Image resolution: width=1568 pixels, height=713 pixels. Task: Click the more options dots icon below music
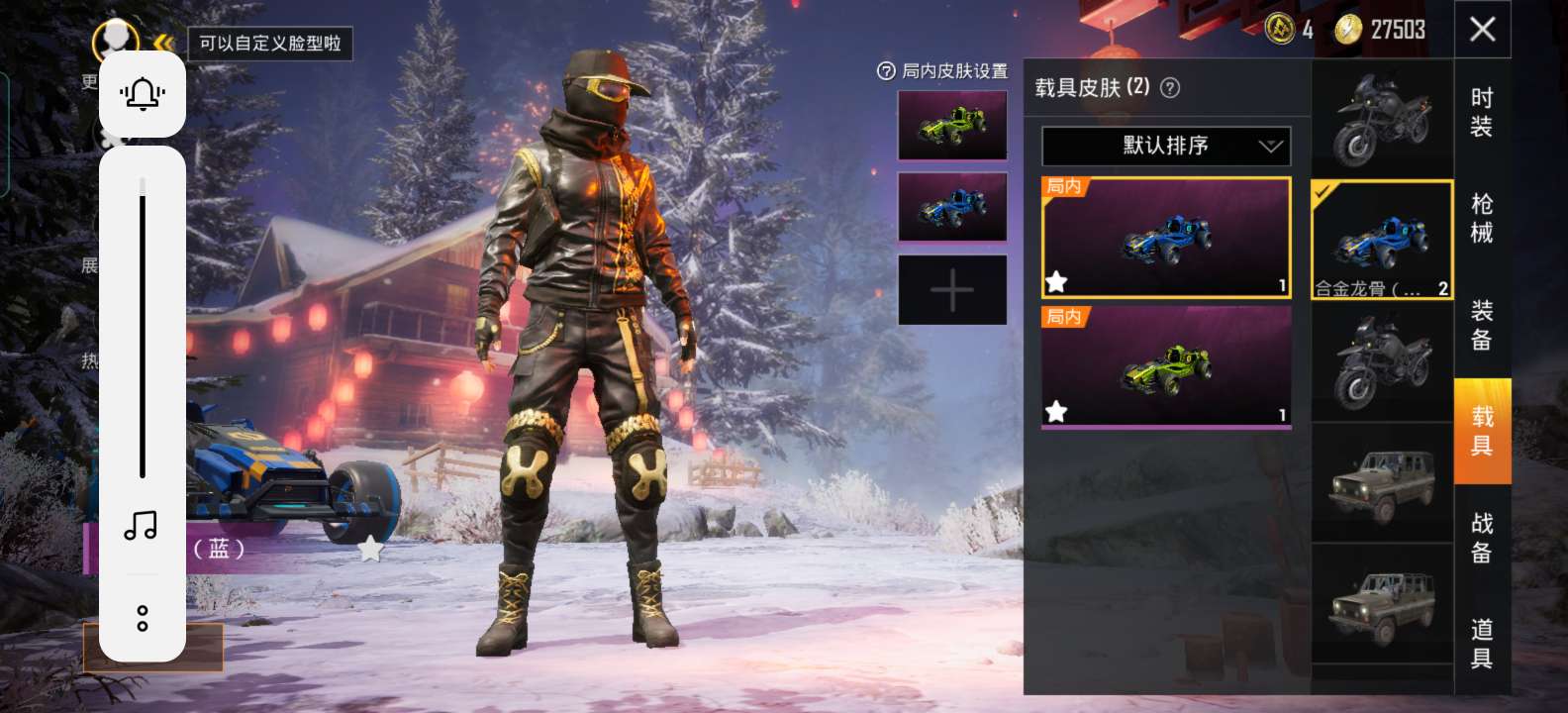[x=143, y=618]
